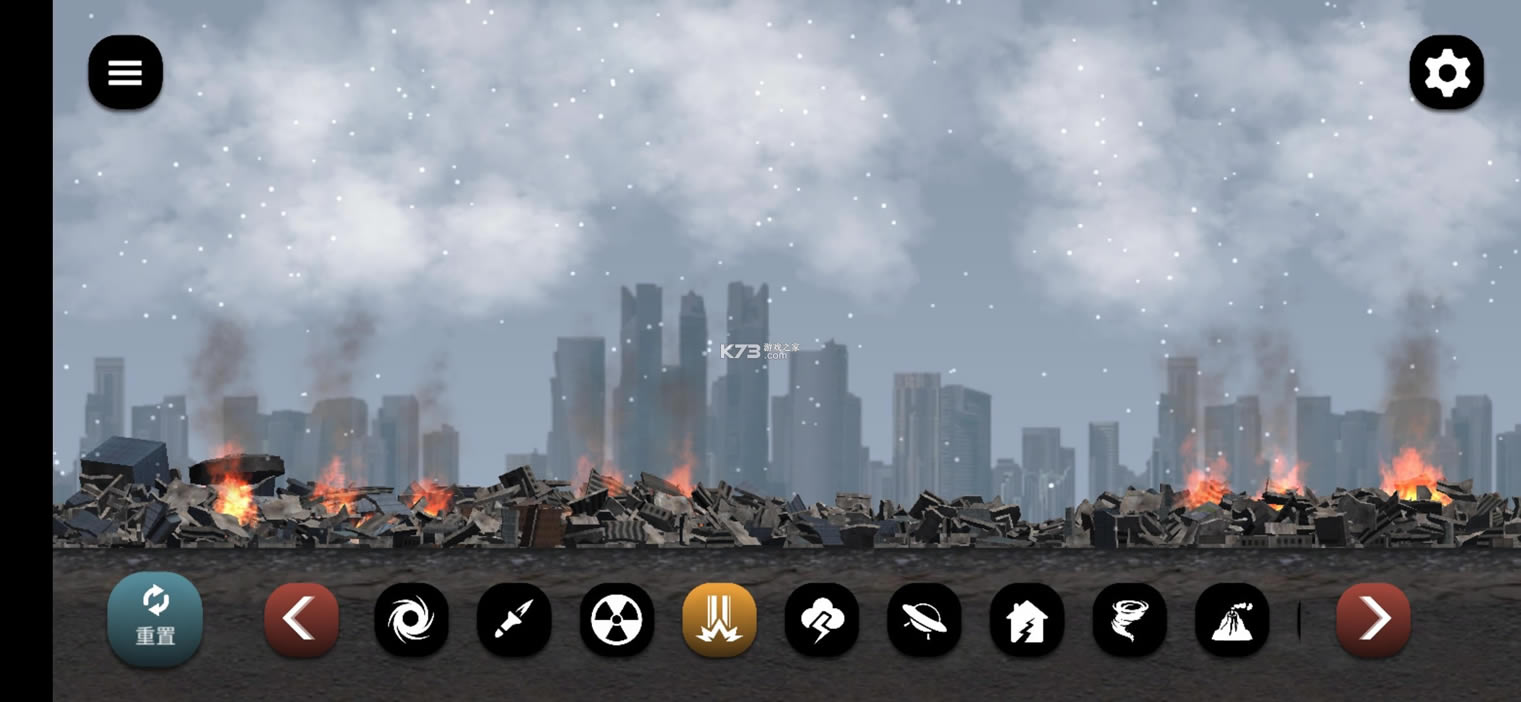The width and height of the screenshot is (1521, 702).
Task: Click the 重置 reset button
Action: 155,619
